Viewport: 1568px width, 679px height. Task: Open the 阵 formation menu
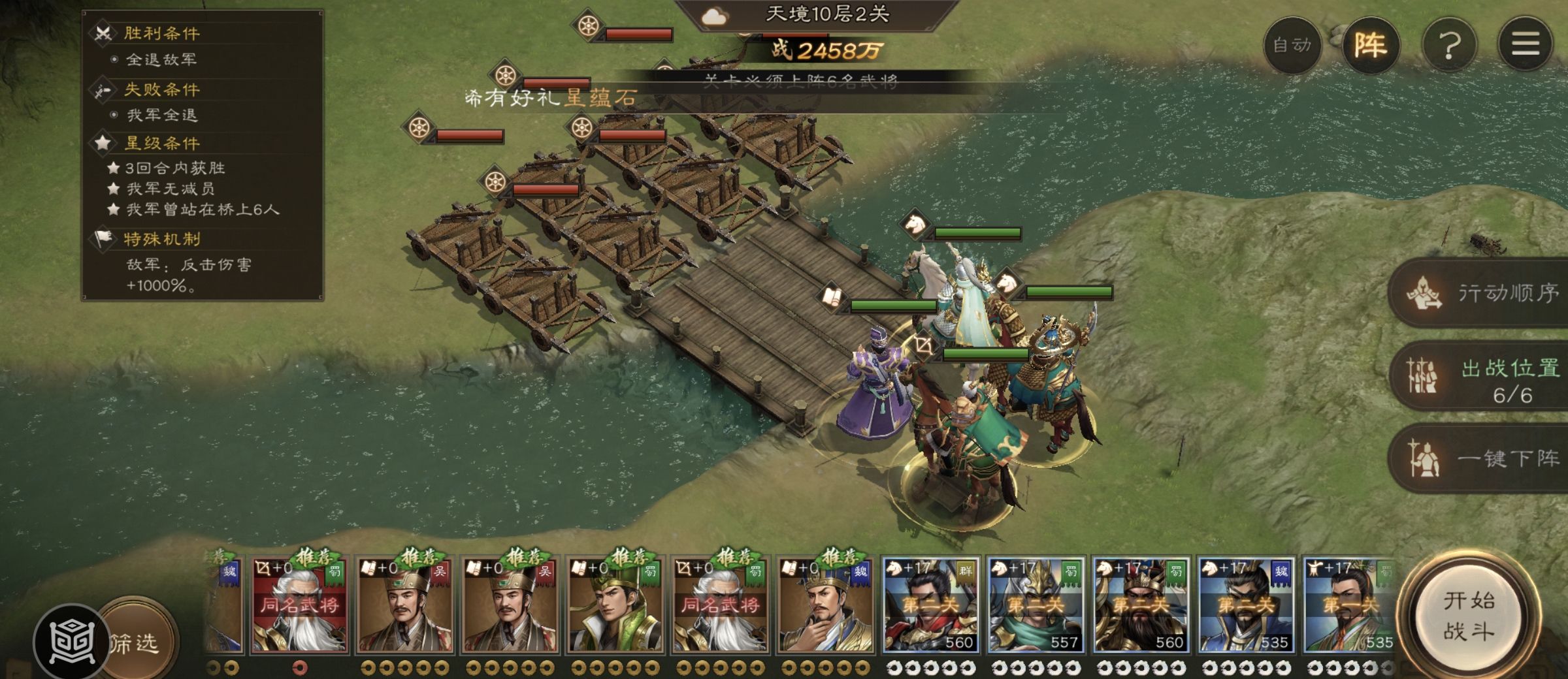(x=1370, y=45)
